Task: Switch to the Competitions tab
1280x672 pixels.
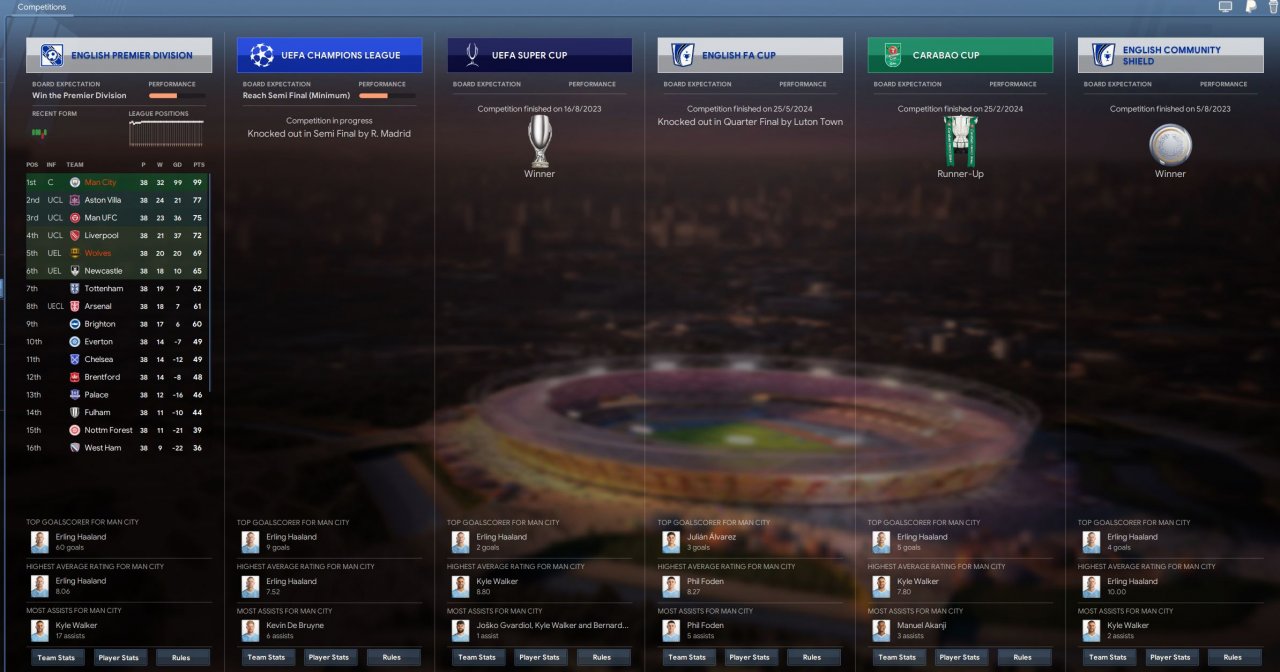Action: pyautogui.click(x=42, y=7)
